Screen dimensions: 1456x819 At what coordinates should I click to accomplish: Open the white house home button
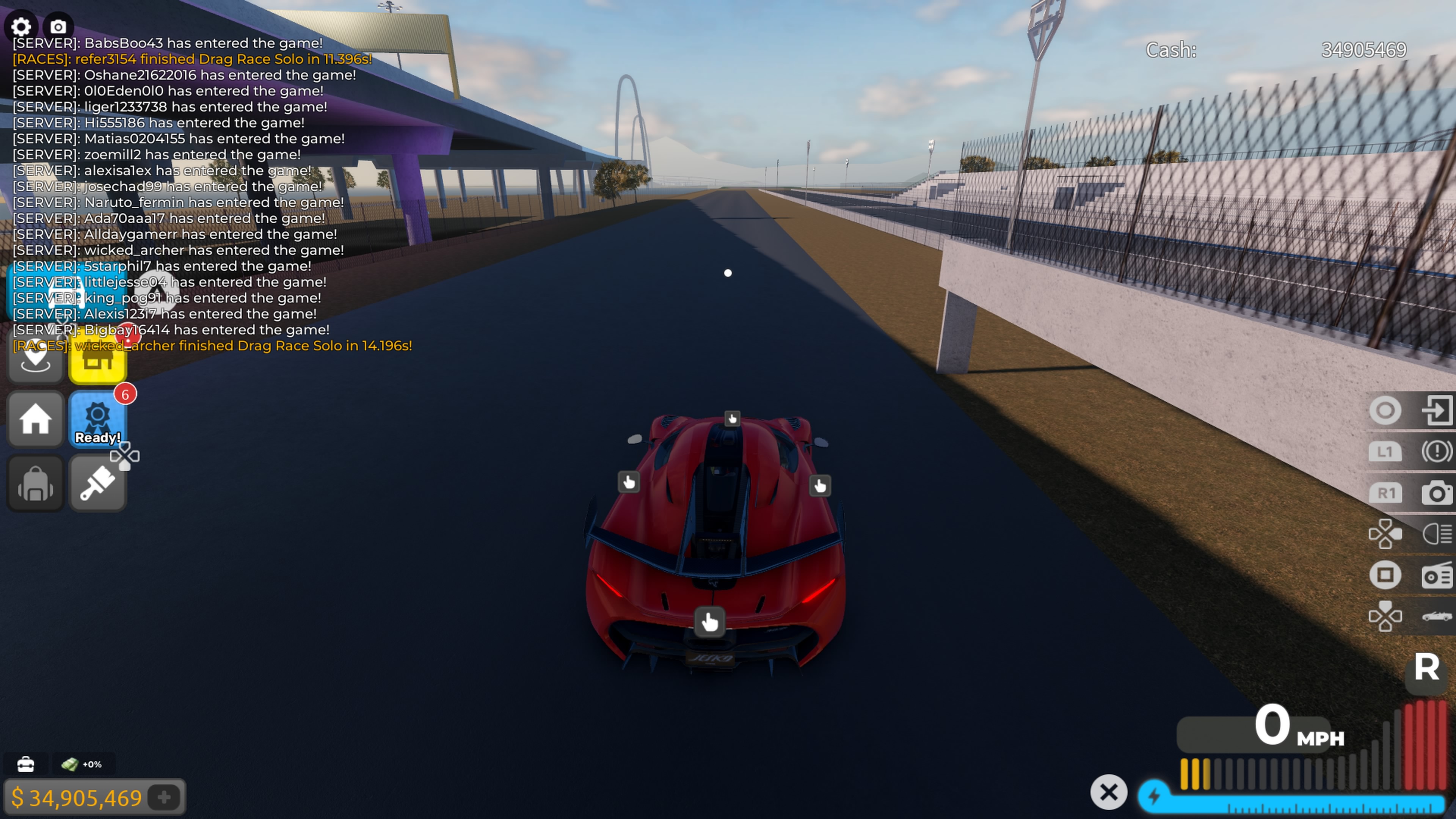36,419
